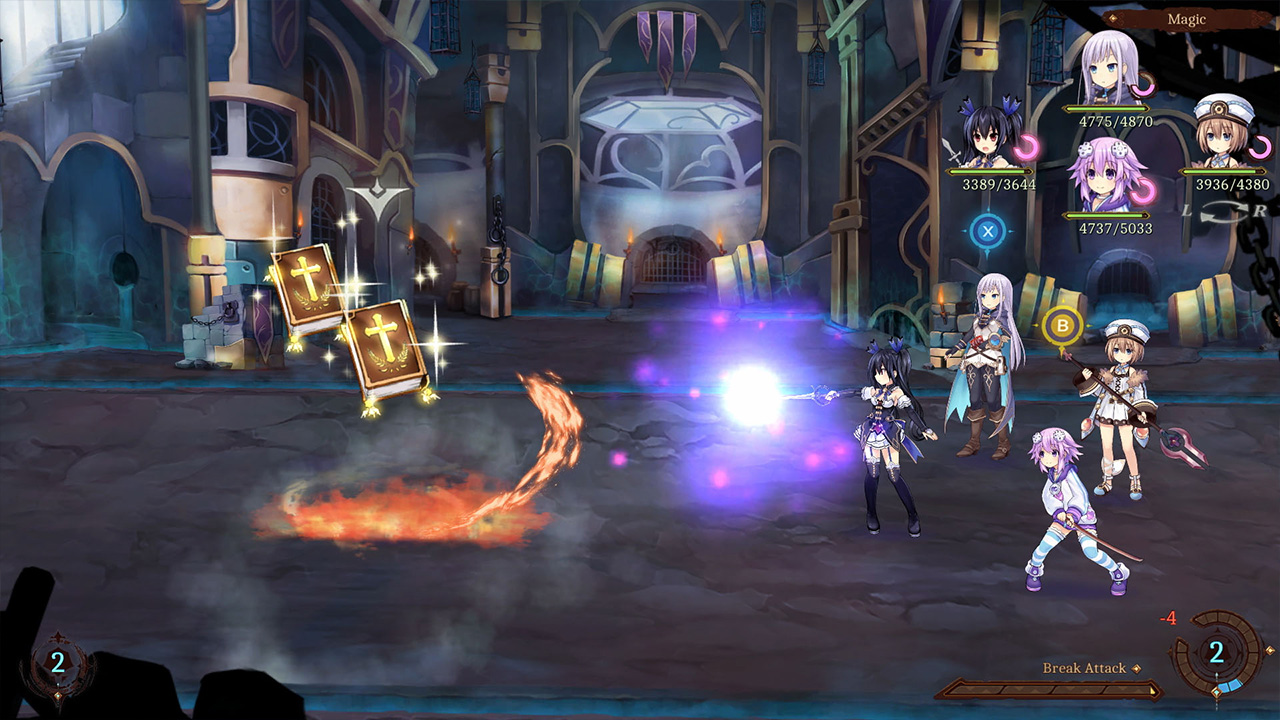Select the Break Attack label
The image size is (1280, 720).
point(1084,667)
